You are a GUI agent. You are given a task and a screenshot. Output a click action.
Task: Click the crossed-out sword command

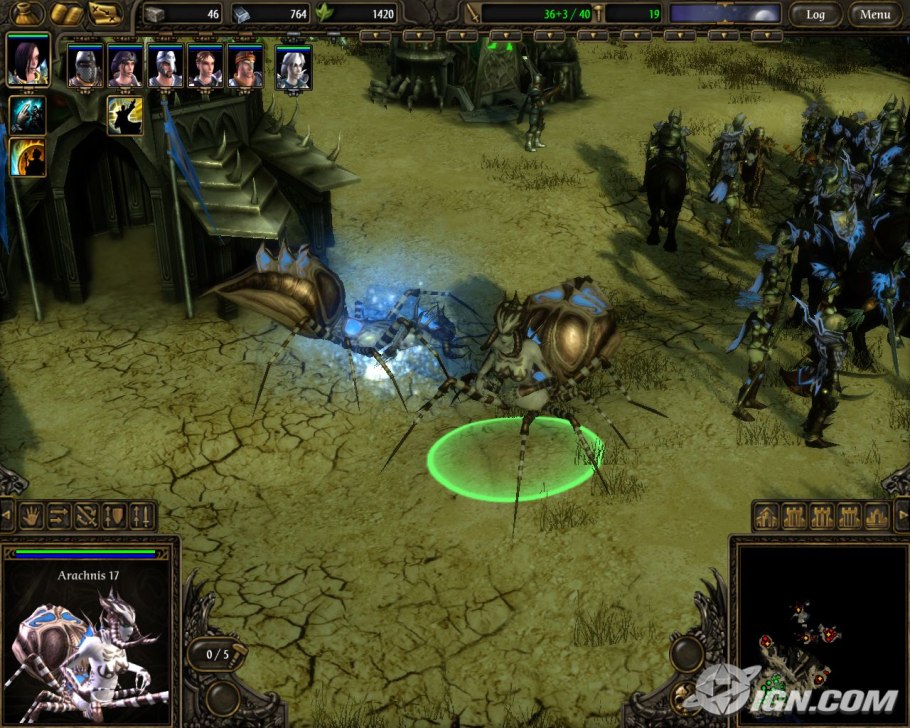[86, 516]
